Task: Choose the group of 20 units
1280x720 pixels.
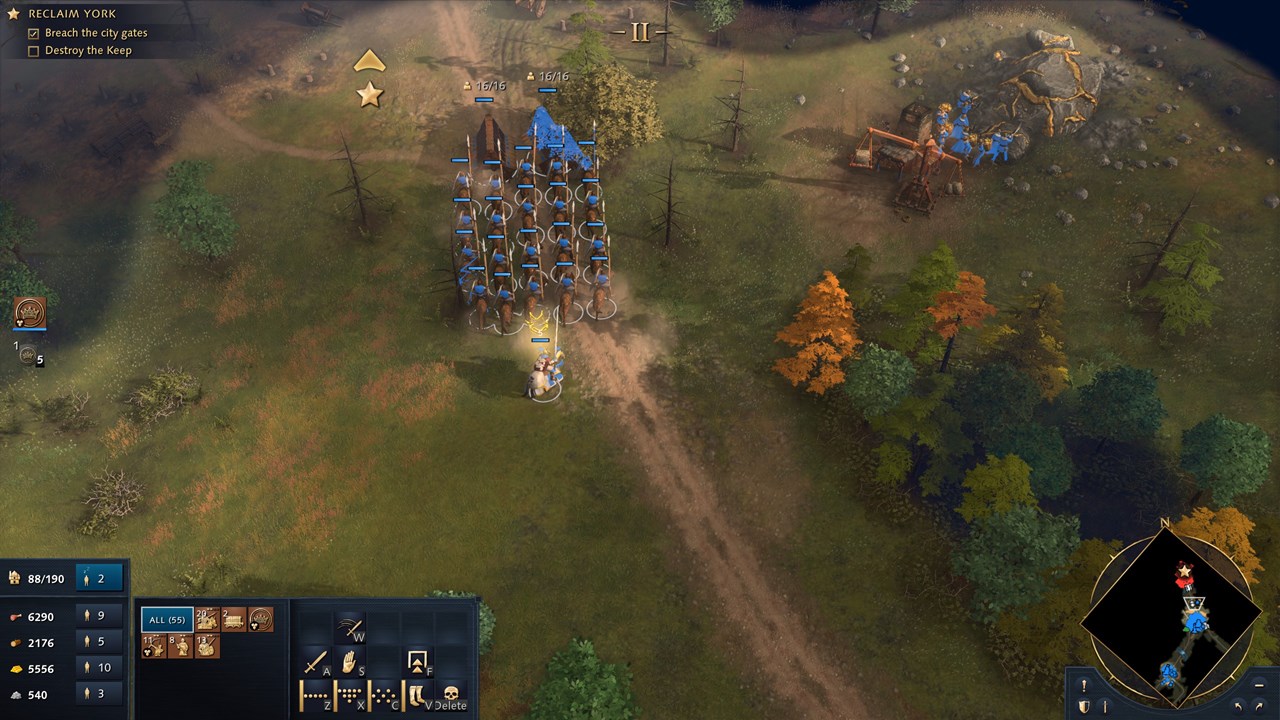Action: (x=208, y=620)
